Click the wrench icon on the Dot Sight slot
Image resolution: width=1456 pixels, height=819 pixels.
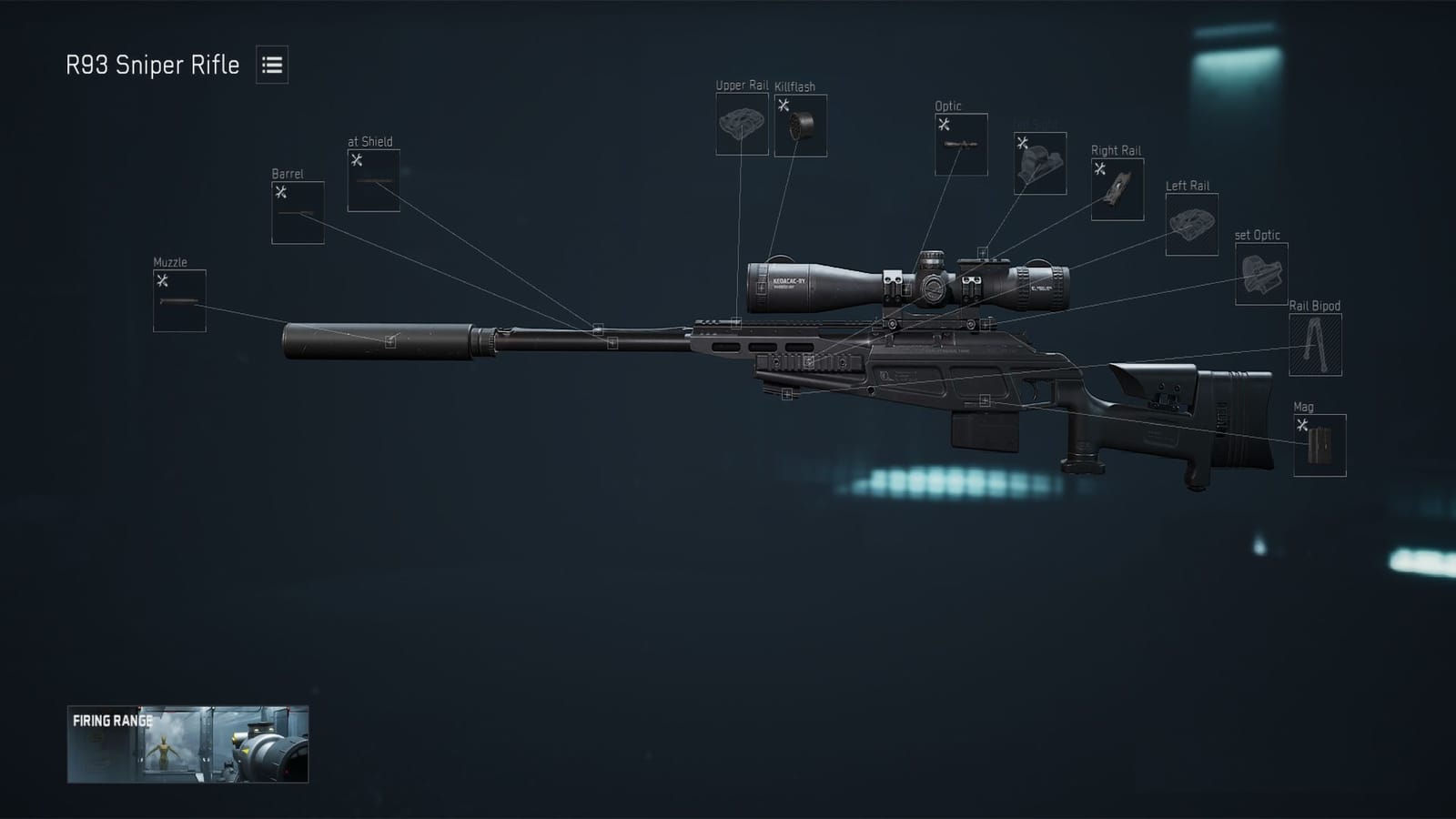[1023, 141]
